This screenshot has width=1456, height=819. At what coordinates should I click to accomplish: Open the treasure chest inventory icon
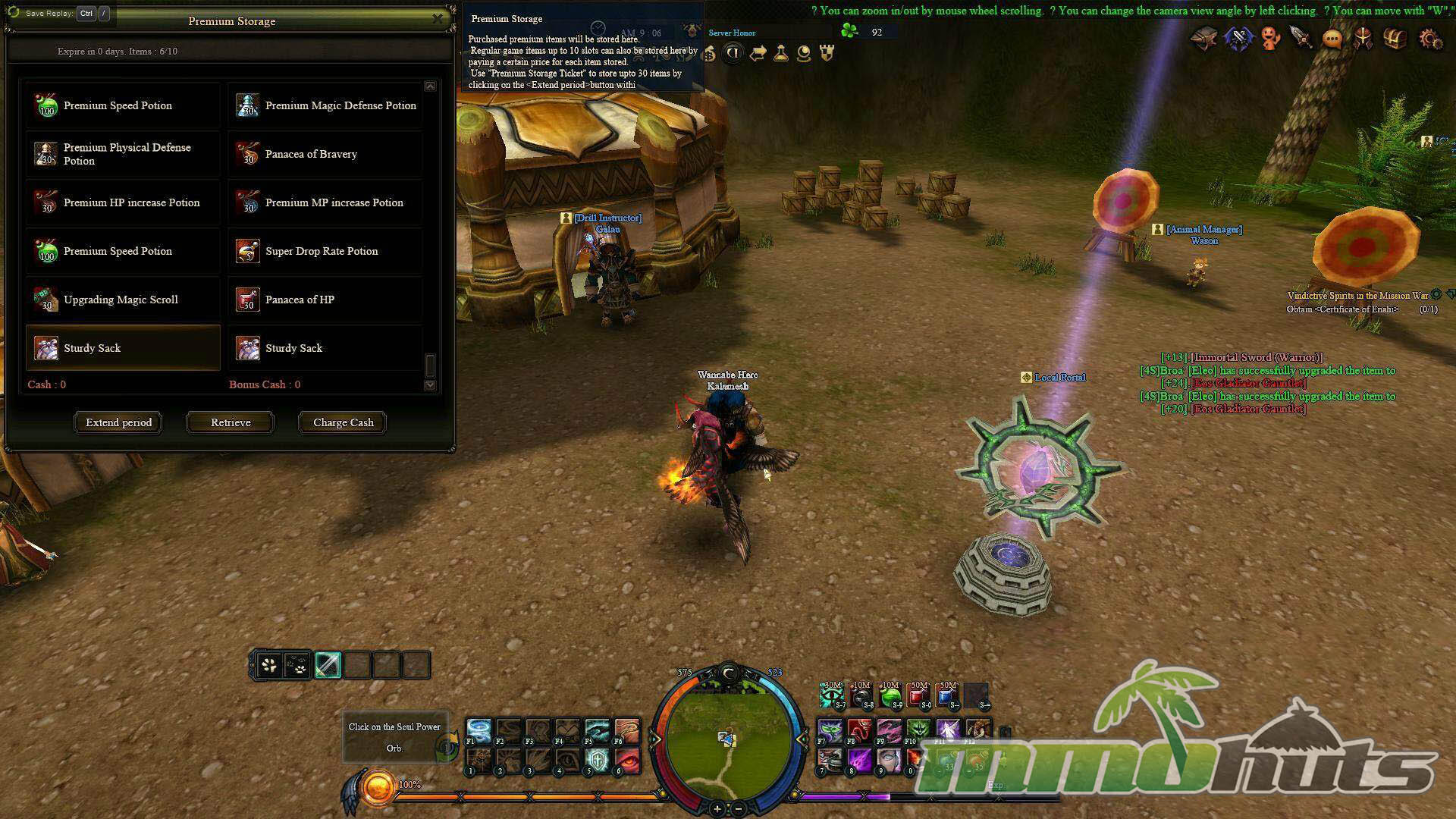click(x=1395, y=39)
